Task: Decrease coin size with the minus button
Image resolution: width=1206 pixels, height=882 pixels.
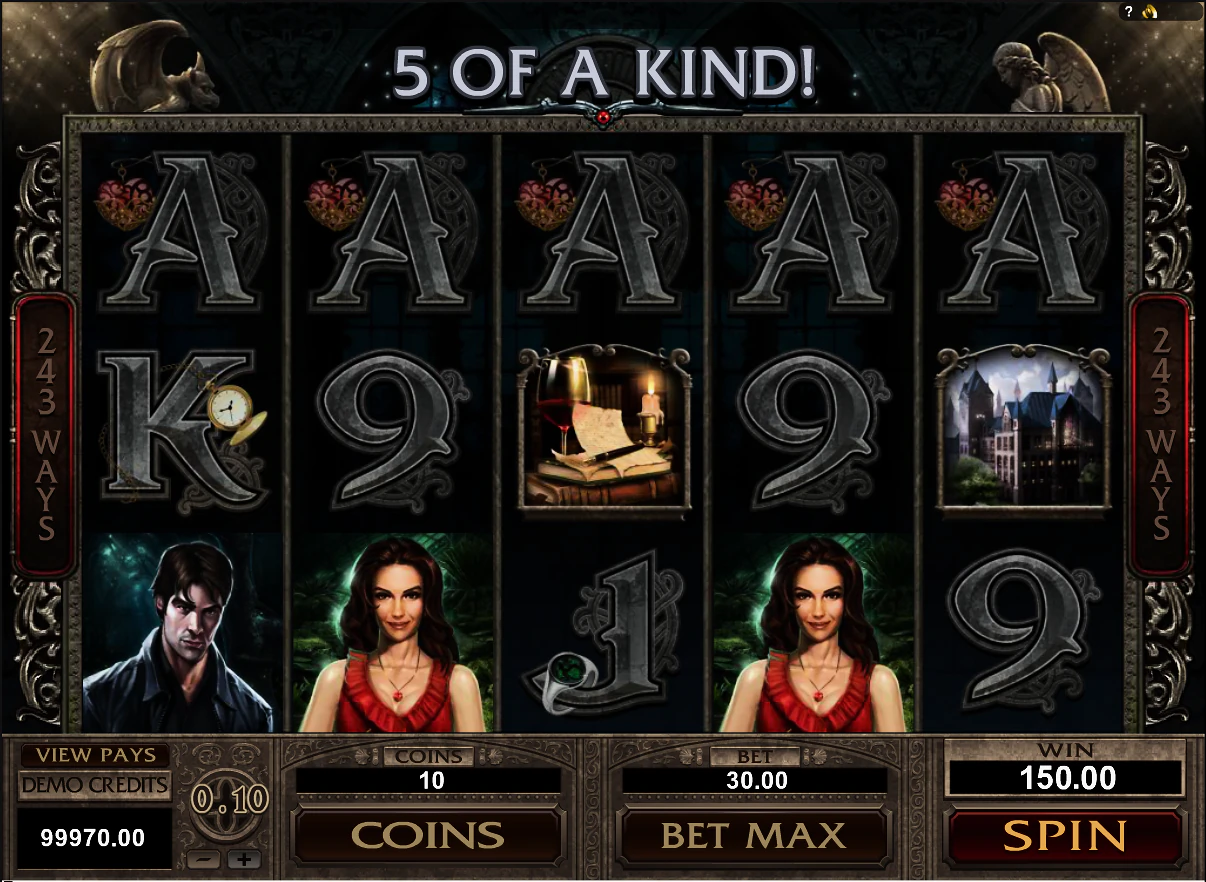Action: (x=204, y=858)
